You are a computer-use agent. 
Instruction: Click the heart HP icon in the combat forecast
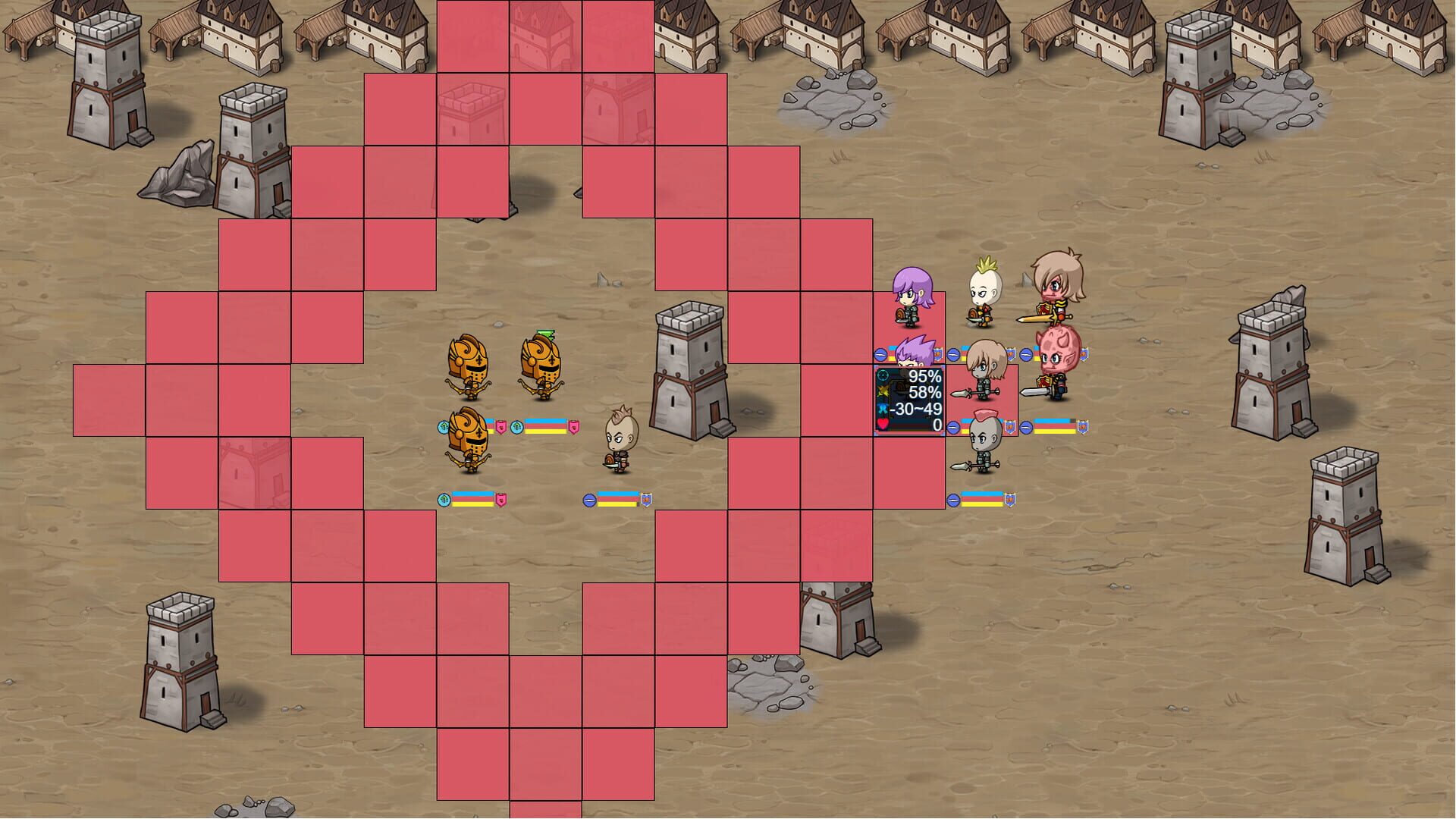coord(881,423)
